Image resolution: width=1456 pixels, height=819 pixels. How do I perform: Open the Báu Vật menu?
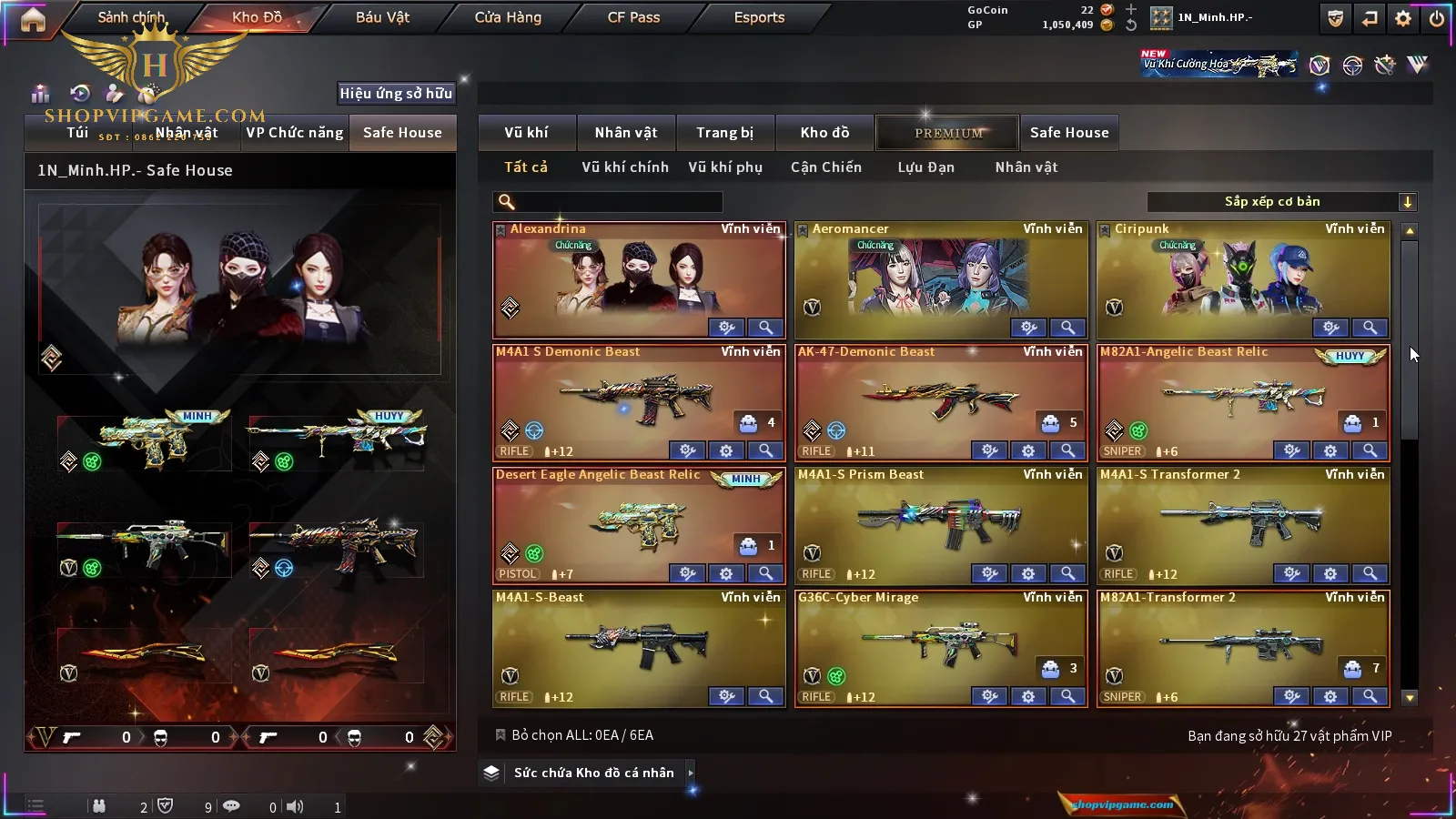click(382, 17)
